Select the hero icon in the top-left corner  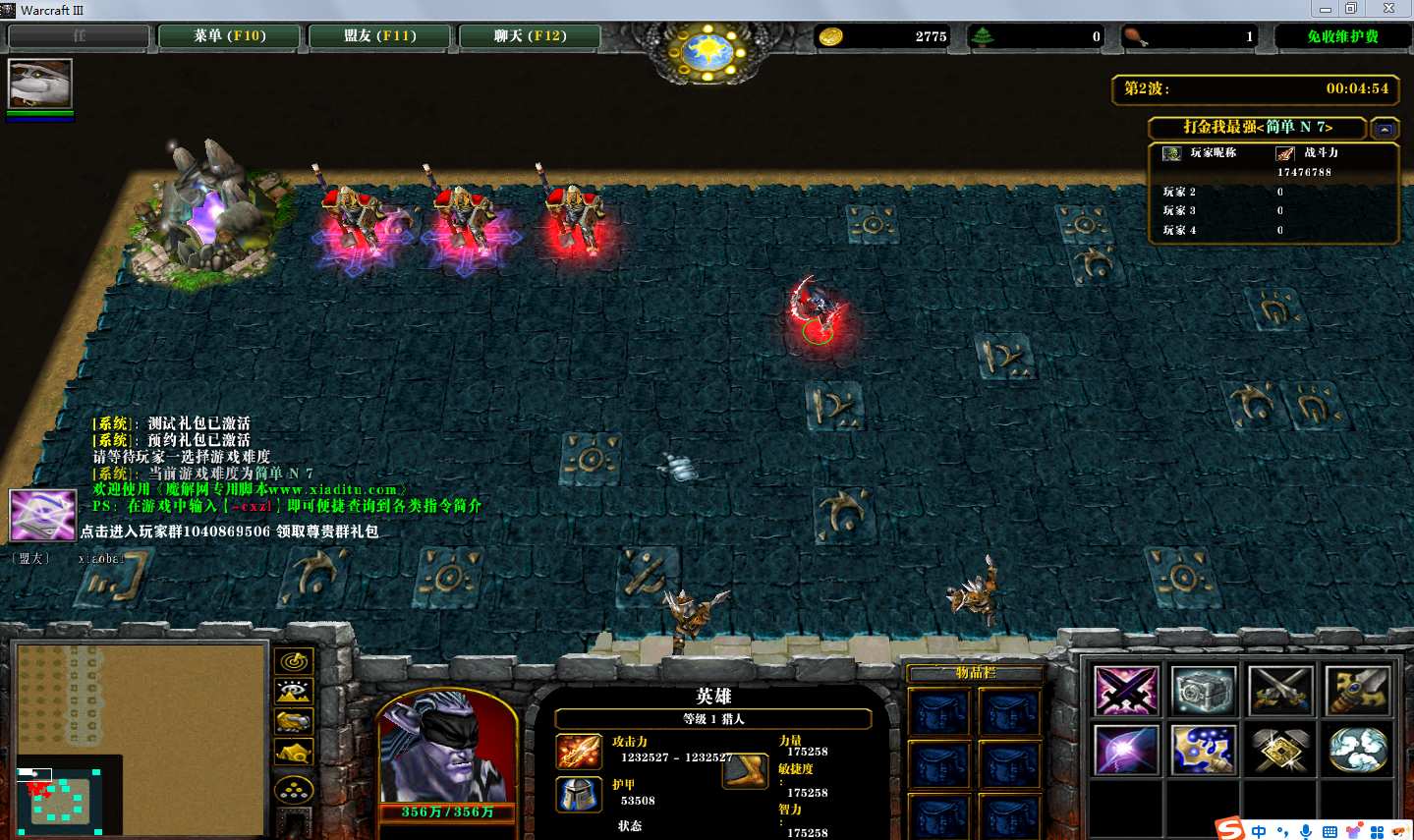pyautogui.click(x=40, y=84)
